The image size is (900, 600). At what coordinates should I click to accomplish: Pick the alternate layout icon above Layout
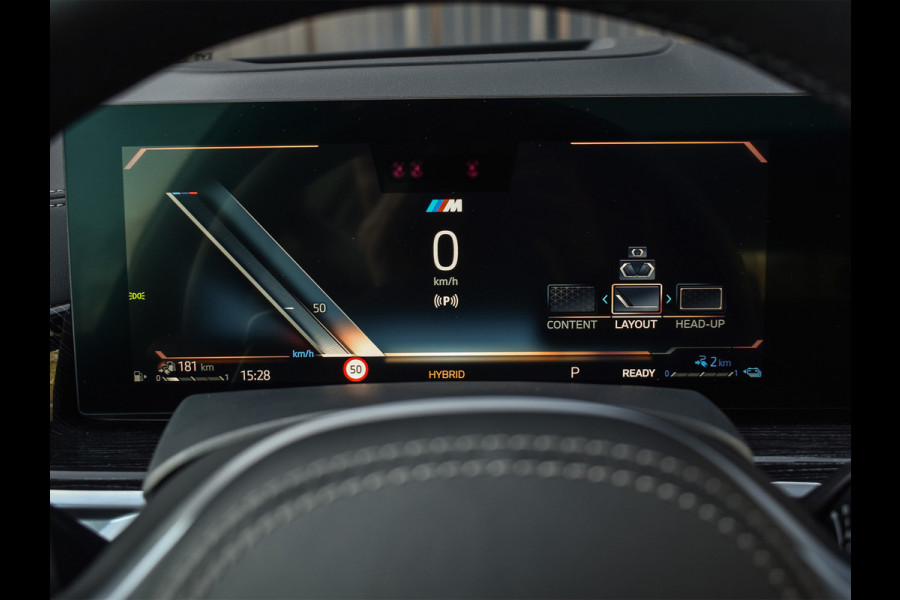click(636, 268)
